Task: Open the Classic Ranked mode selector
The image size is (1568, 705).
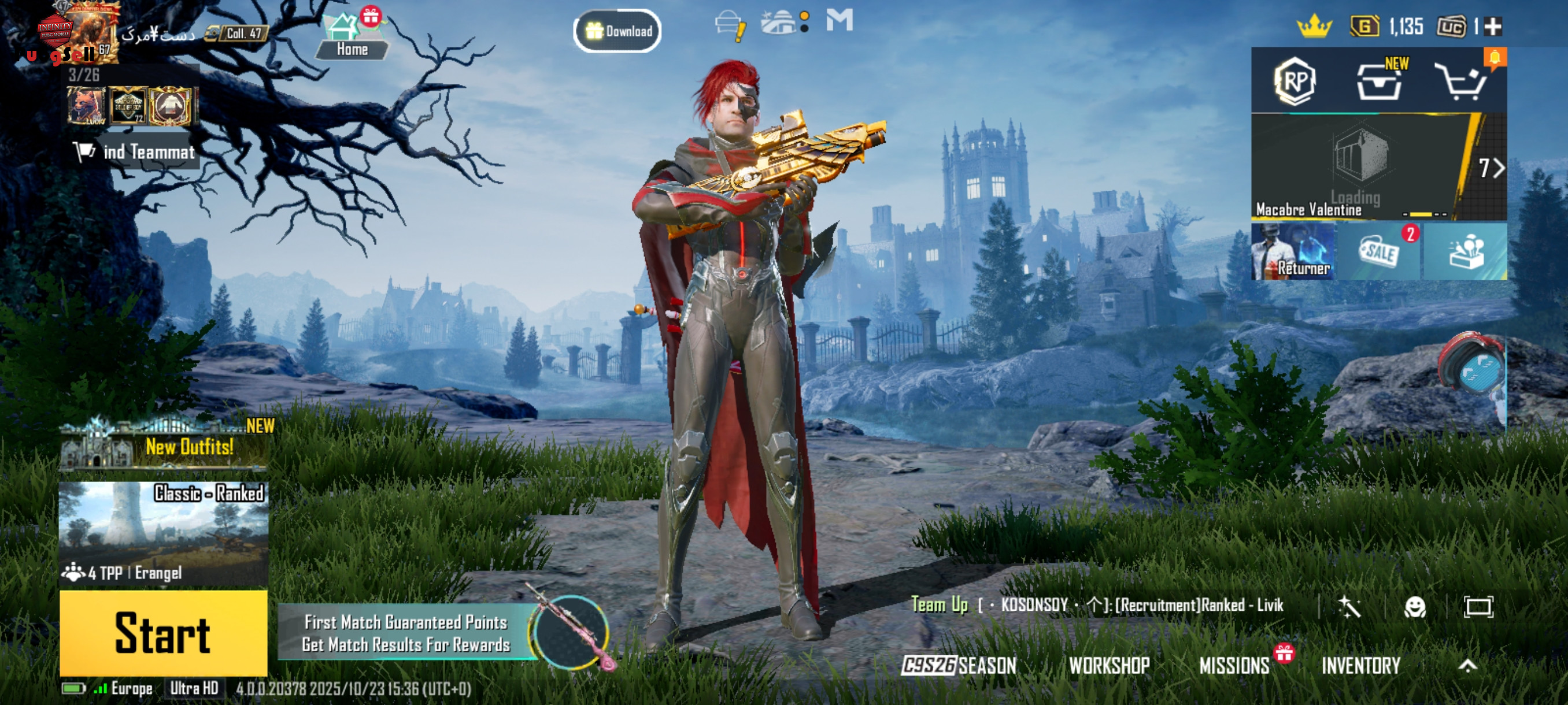Action: [x=163, y=533]
